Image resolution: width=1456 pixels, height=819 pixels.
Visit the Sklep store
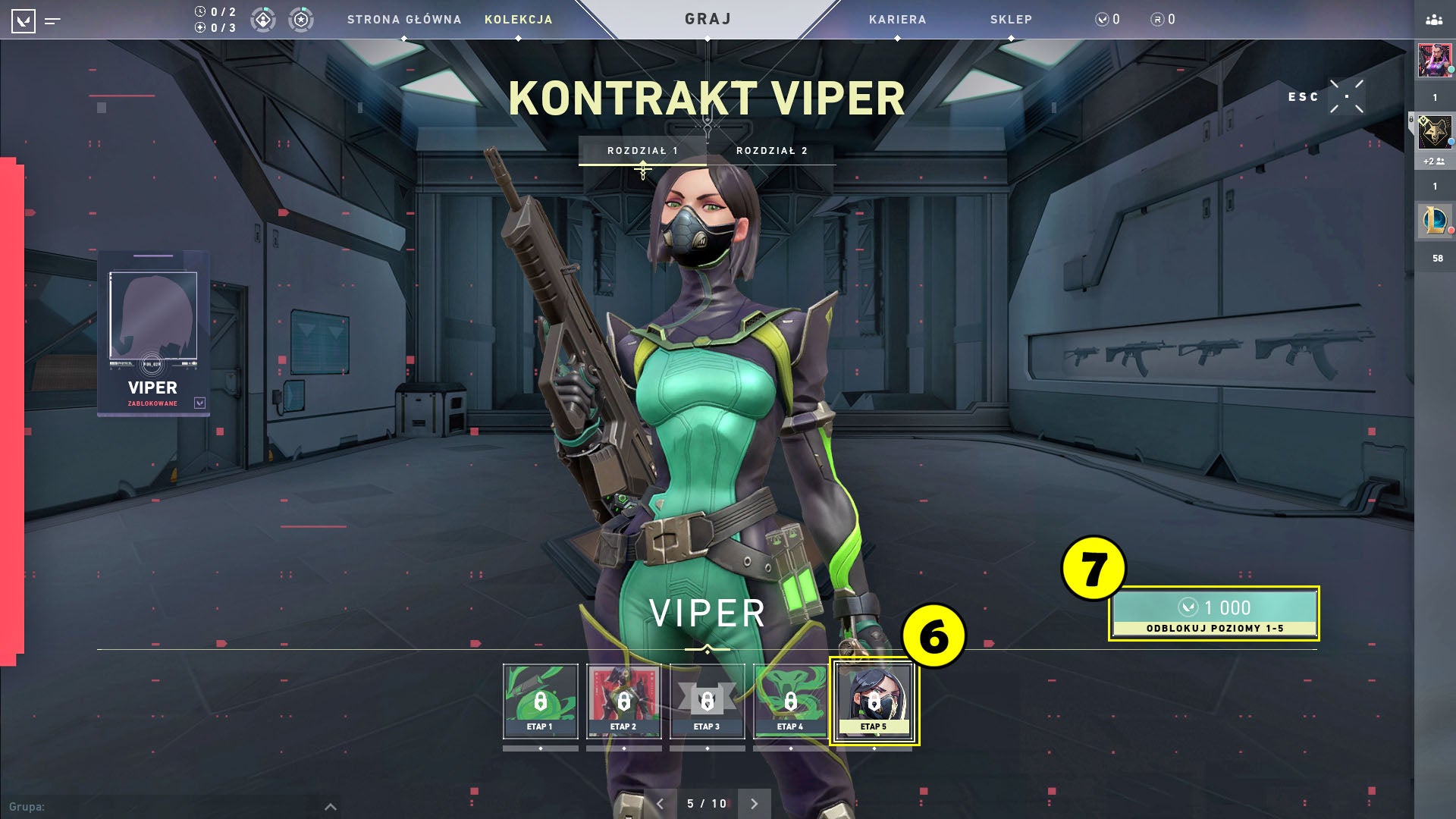1011,20
